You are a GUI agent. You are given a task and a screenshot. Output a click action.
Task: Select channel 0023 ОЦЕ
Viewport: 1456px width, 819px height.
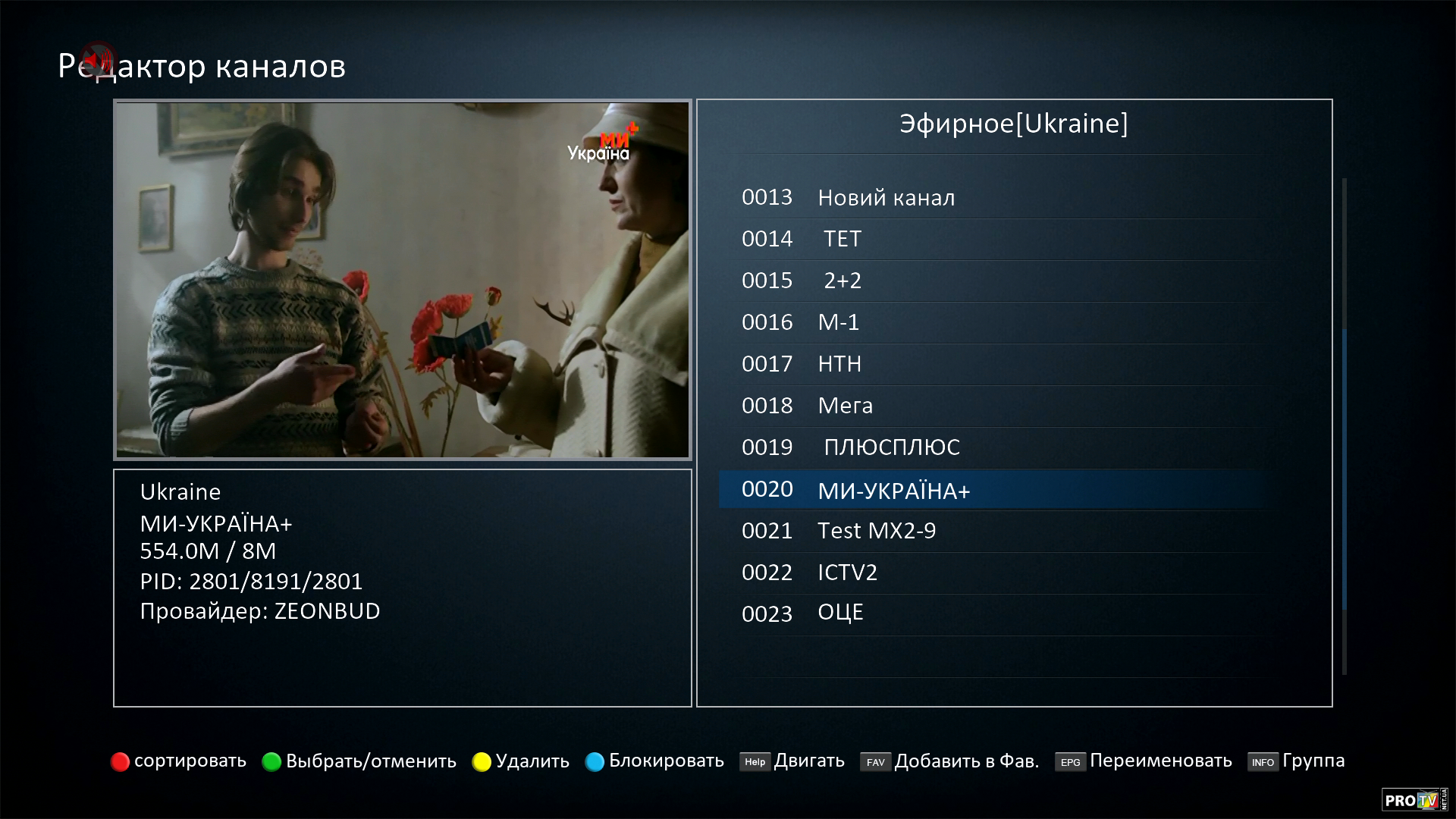pos(840,613)
